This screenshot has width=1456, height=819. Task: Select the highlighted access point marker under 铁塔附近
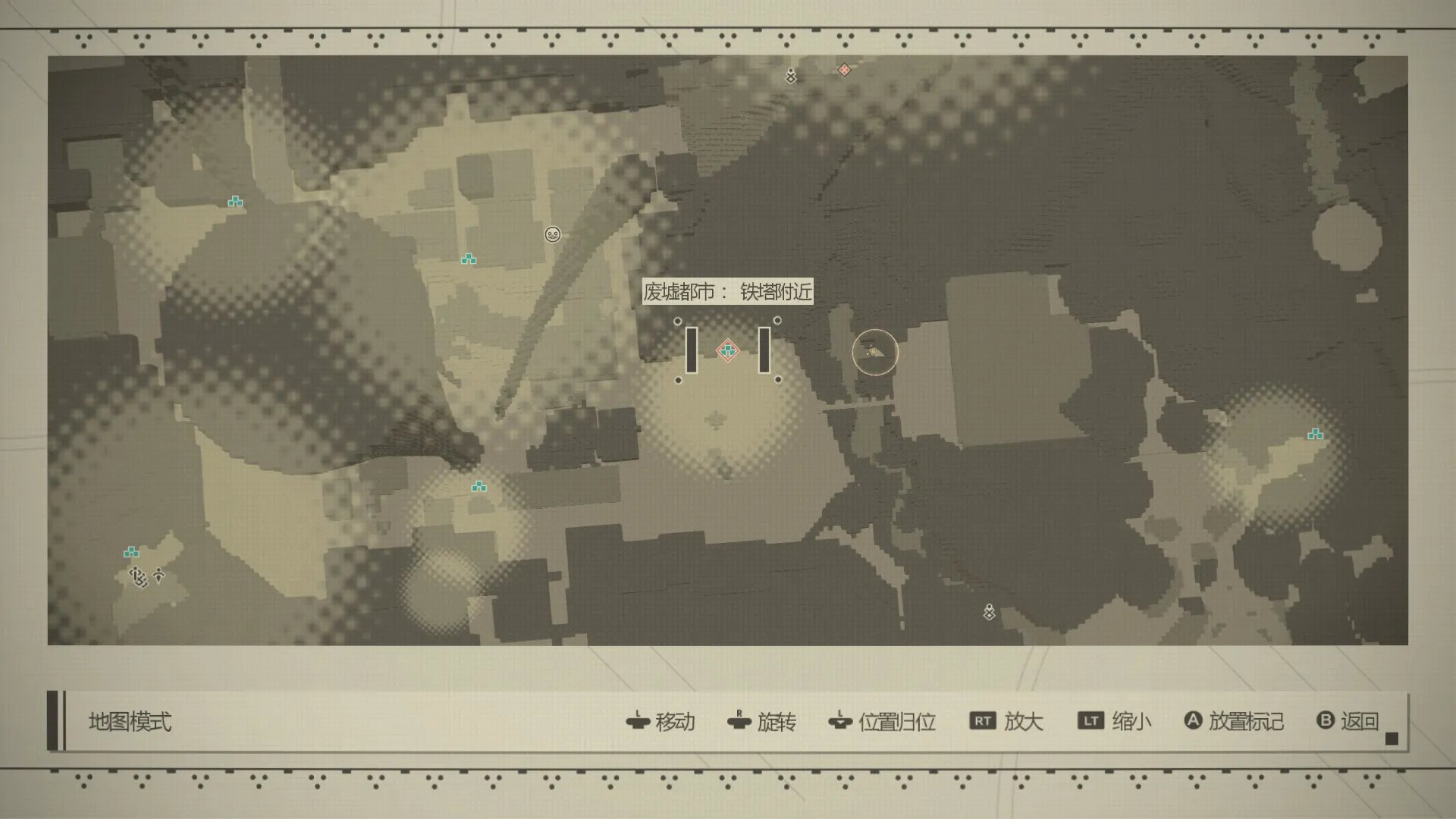click(x=728, y=350)
